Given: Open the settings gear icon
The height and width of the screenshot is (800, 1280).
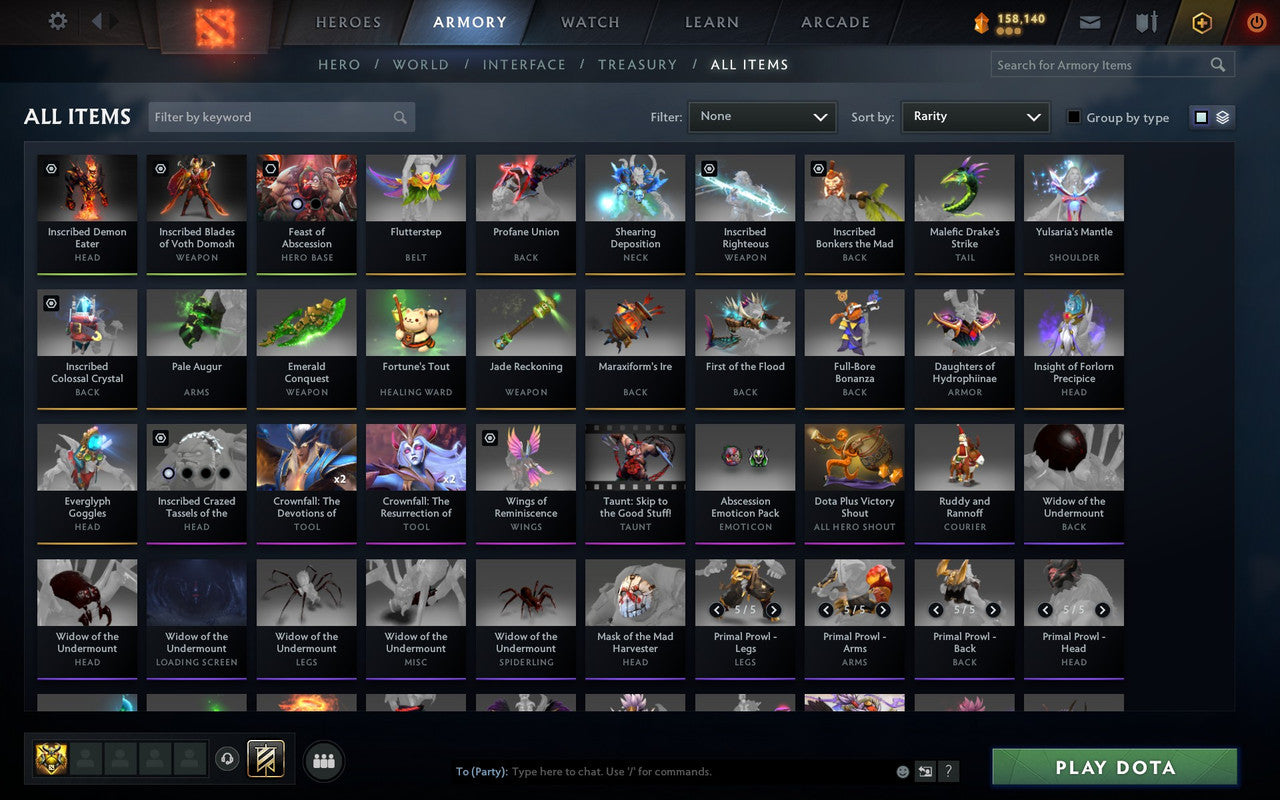Looking at the screenshot, I should (57, 22).
